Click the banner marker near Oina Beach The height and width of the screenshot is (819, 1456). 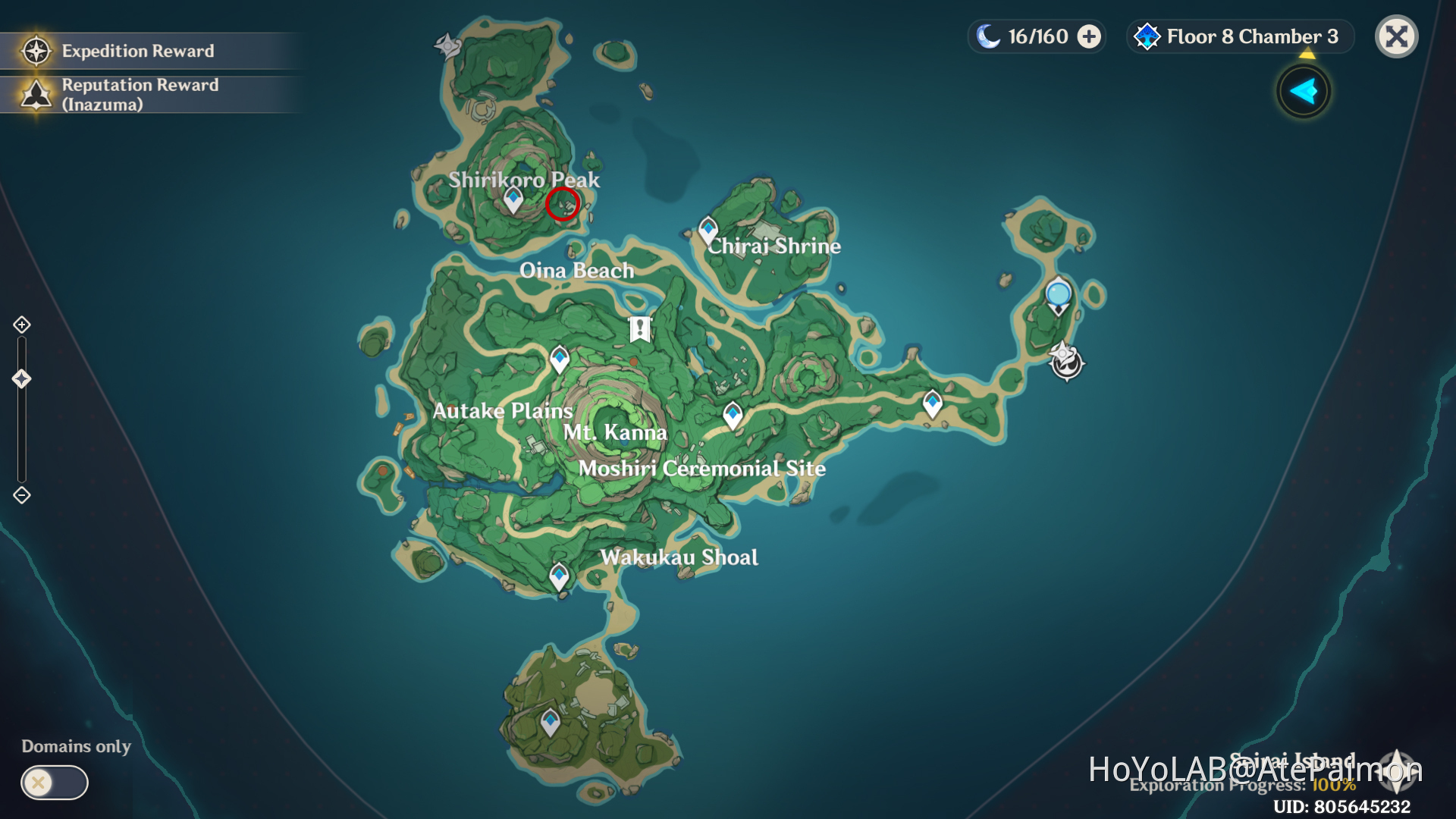(x=639, y=328)
